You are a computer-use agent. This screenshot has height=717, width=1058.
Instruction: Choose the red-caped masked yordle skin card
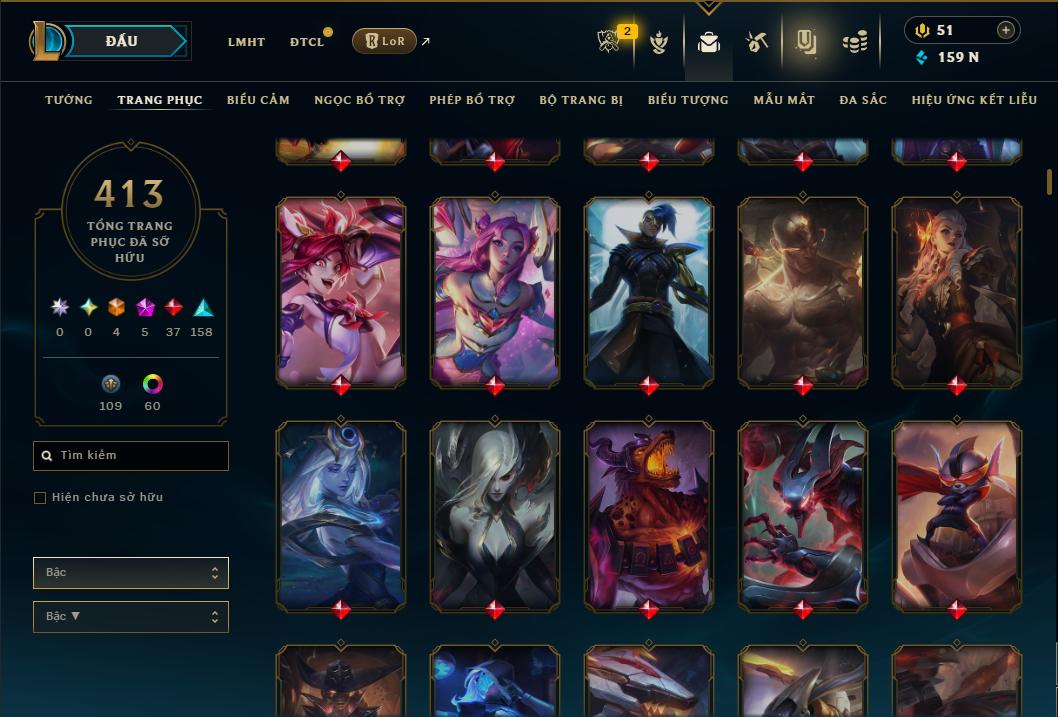click(x=957, y=514)
